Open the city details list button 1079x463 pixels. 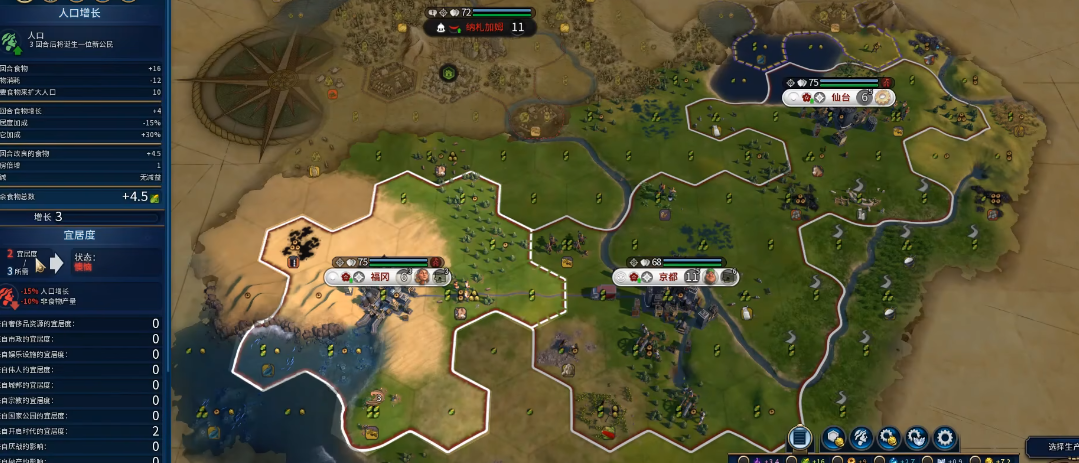[799, 437]
